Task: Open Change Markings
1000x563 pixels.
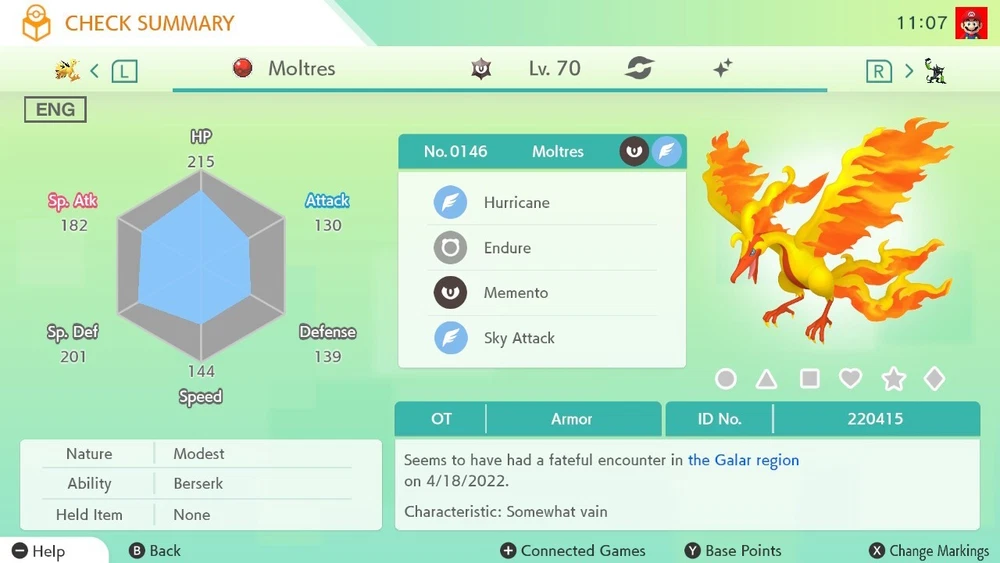Action: (929, 551)
